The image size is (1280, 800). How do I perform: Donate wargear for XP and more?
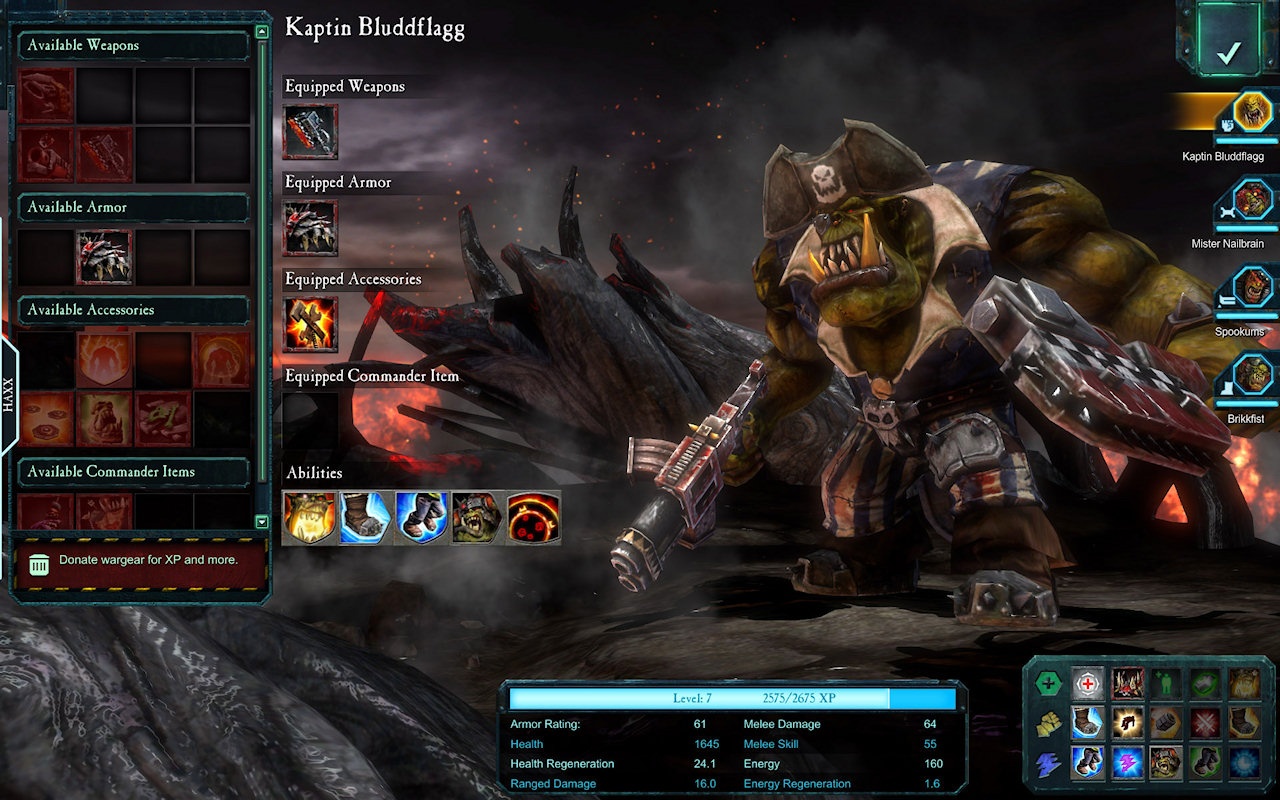pyautogui.click(x=140, y=561)
